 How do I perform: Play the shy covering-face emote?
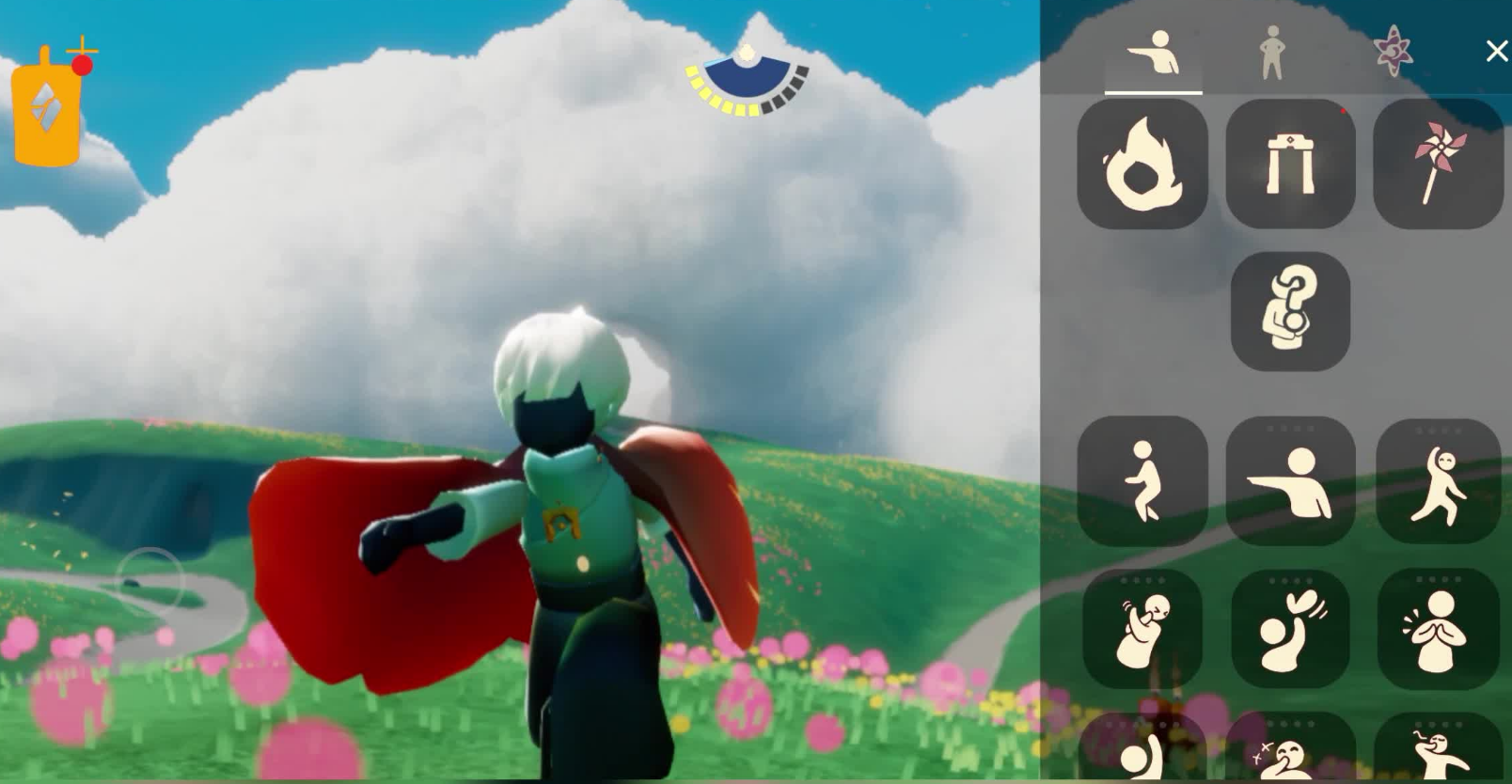tap(1142, 628)
